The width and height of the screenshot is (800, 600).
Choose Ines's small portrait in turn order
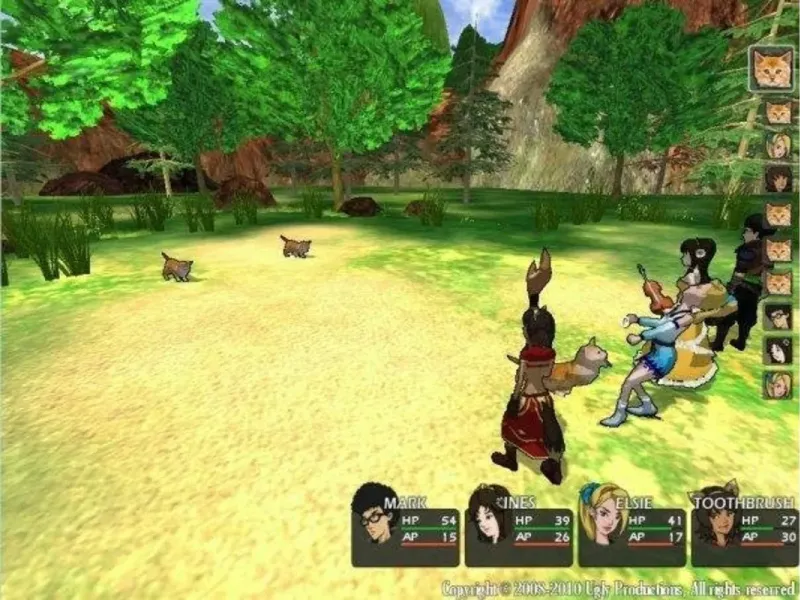pos(778,351)
